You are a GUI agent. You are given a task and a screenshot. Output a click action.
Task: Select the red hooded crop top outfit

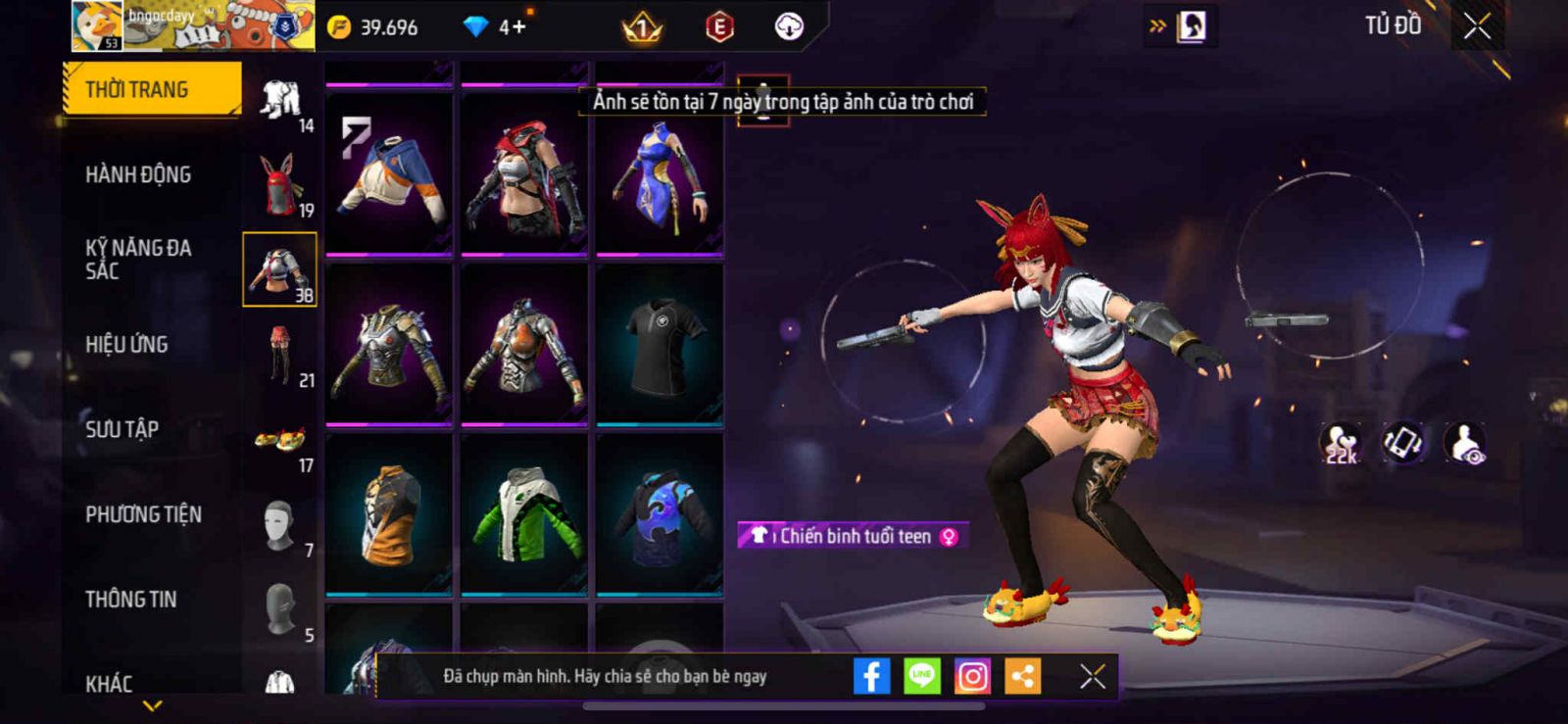click(524, 174)
